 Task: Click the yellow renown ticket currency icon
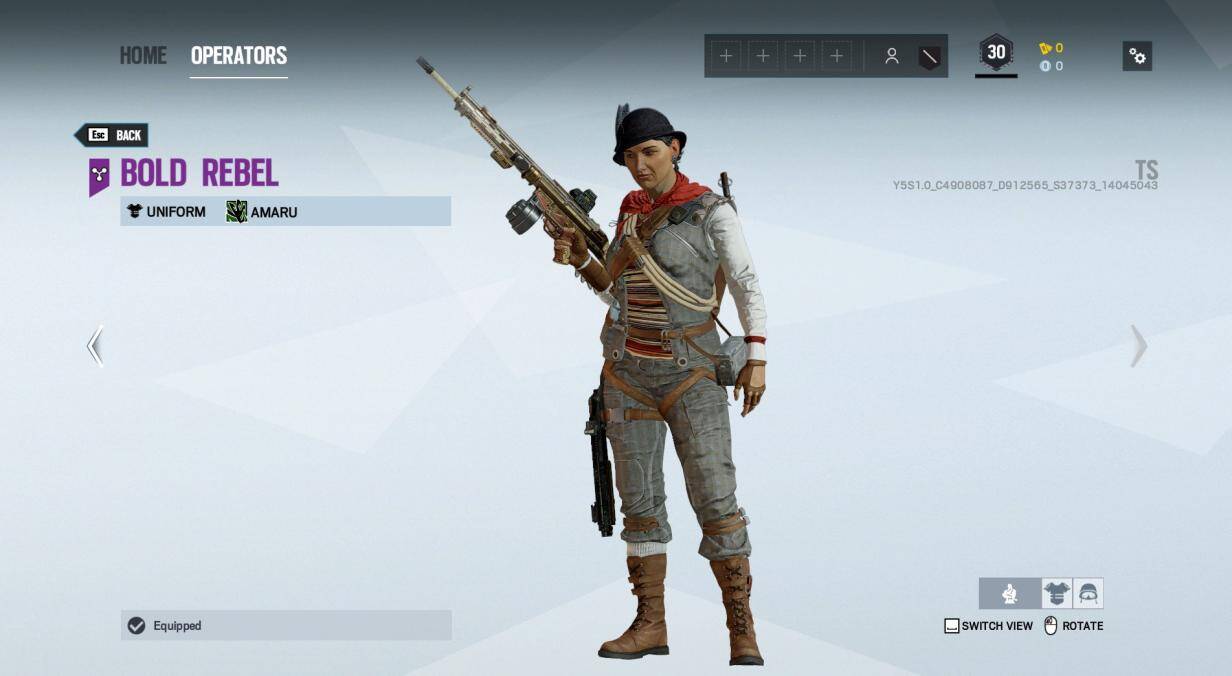[1045, 48]
